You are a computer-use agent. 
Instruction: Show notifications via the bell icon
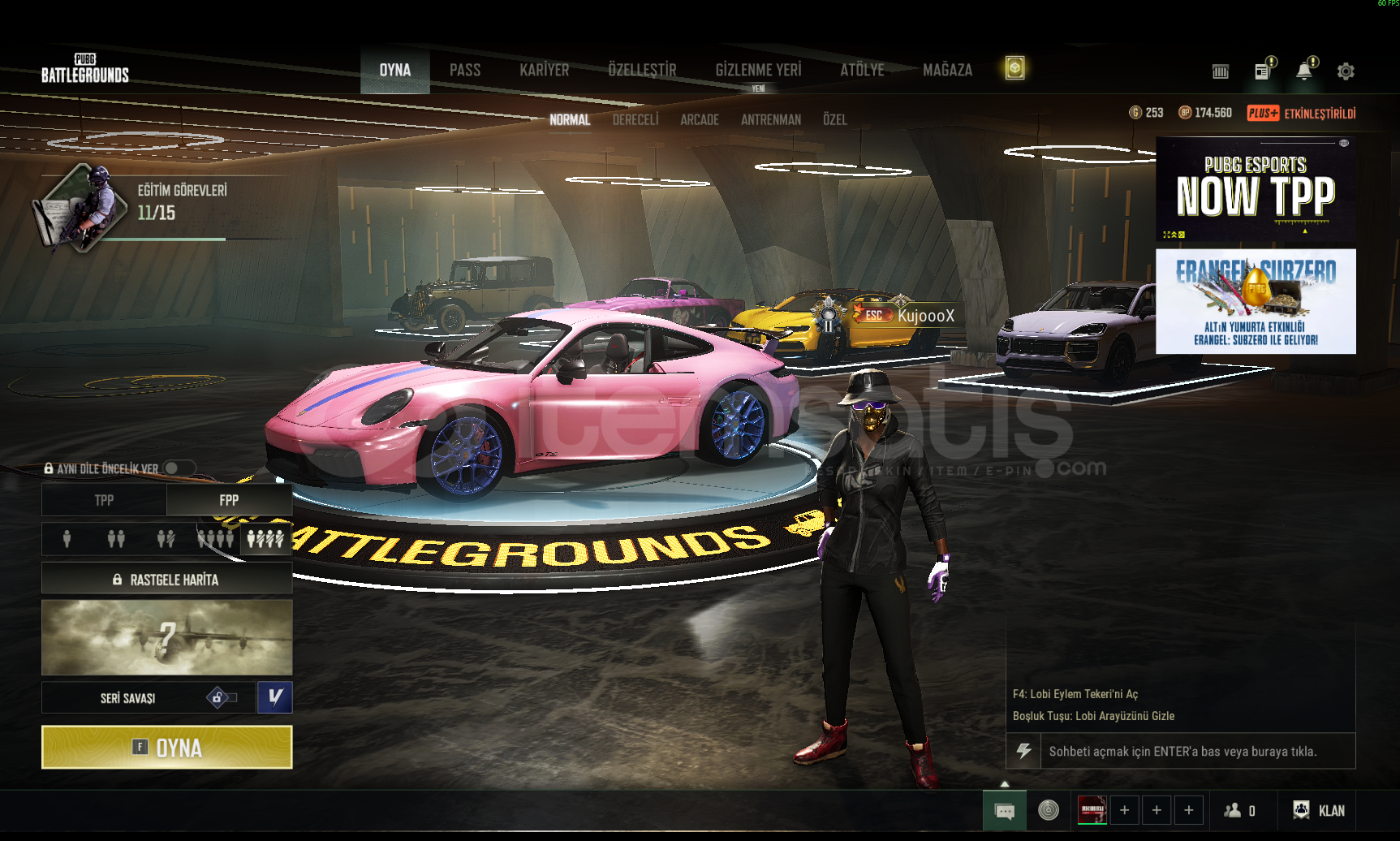(x=1304, y=71)
